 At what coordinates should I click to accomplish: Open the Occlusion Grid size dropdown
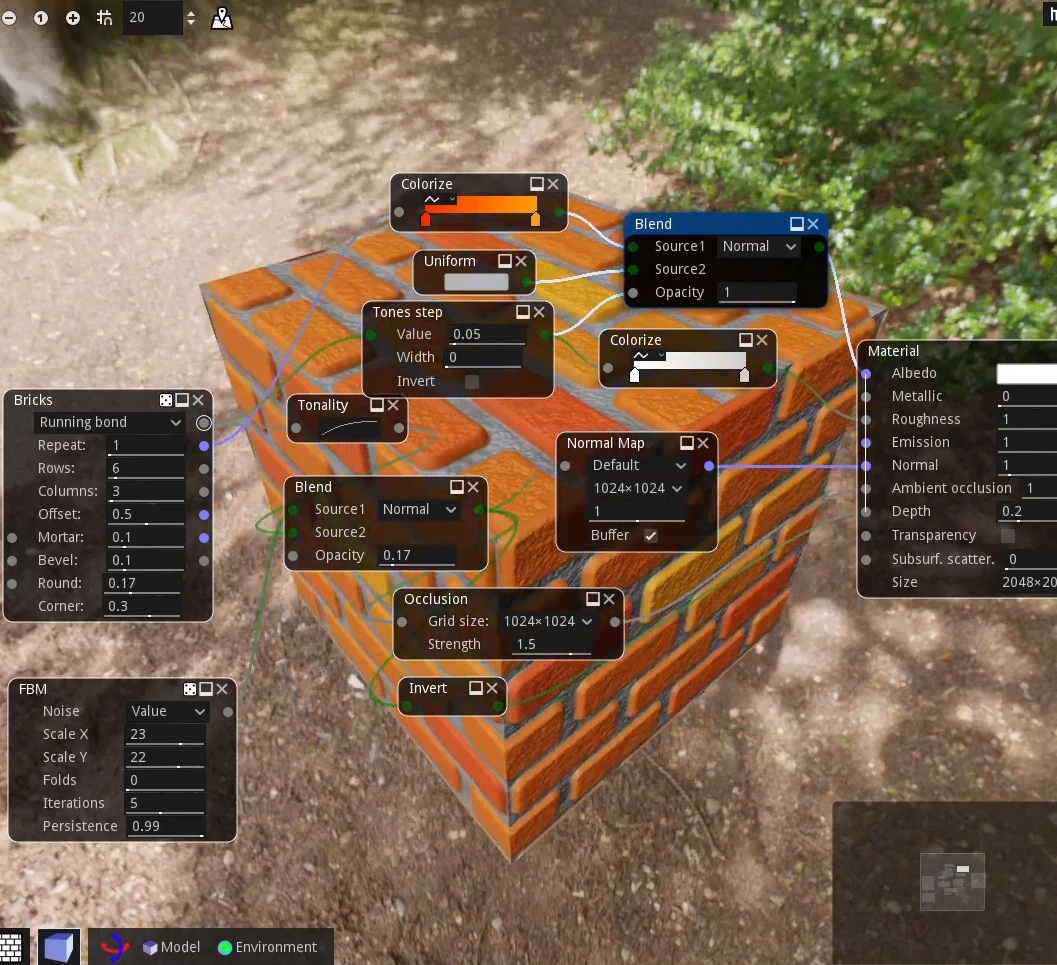pos(546,621)
